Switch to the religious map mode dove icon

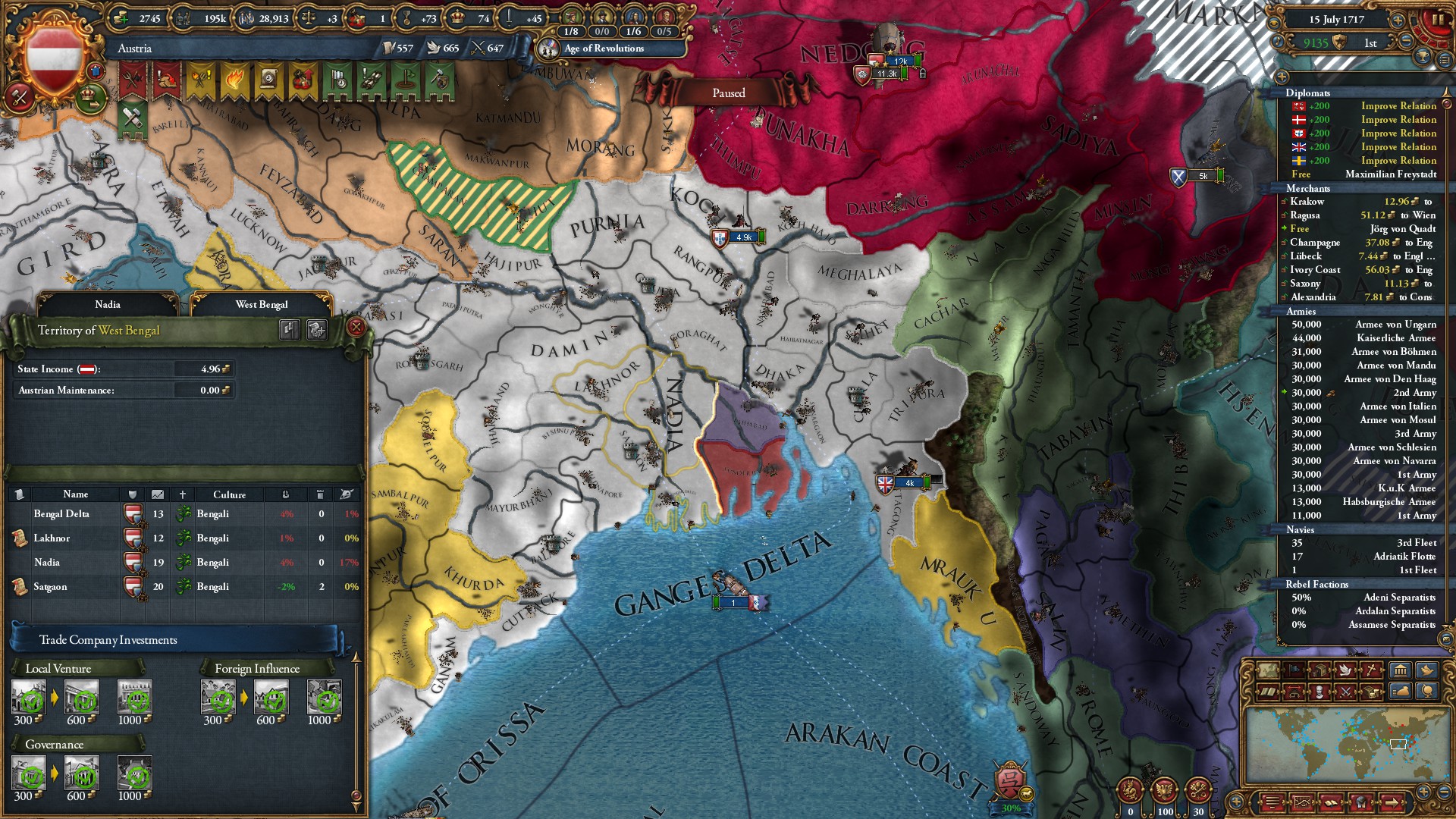click(1346, 670)
